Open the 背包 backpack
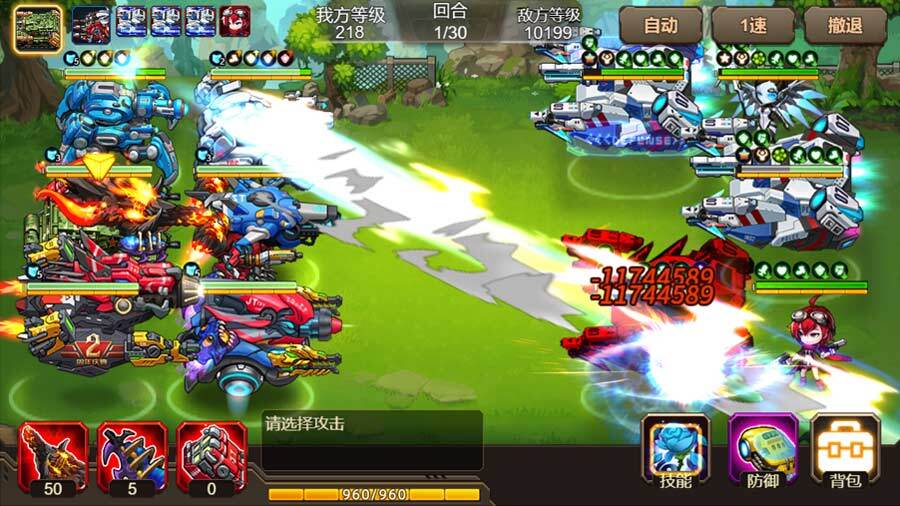 [x=845, y=451]
